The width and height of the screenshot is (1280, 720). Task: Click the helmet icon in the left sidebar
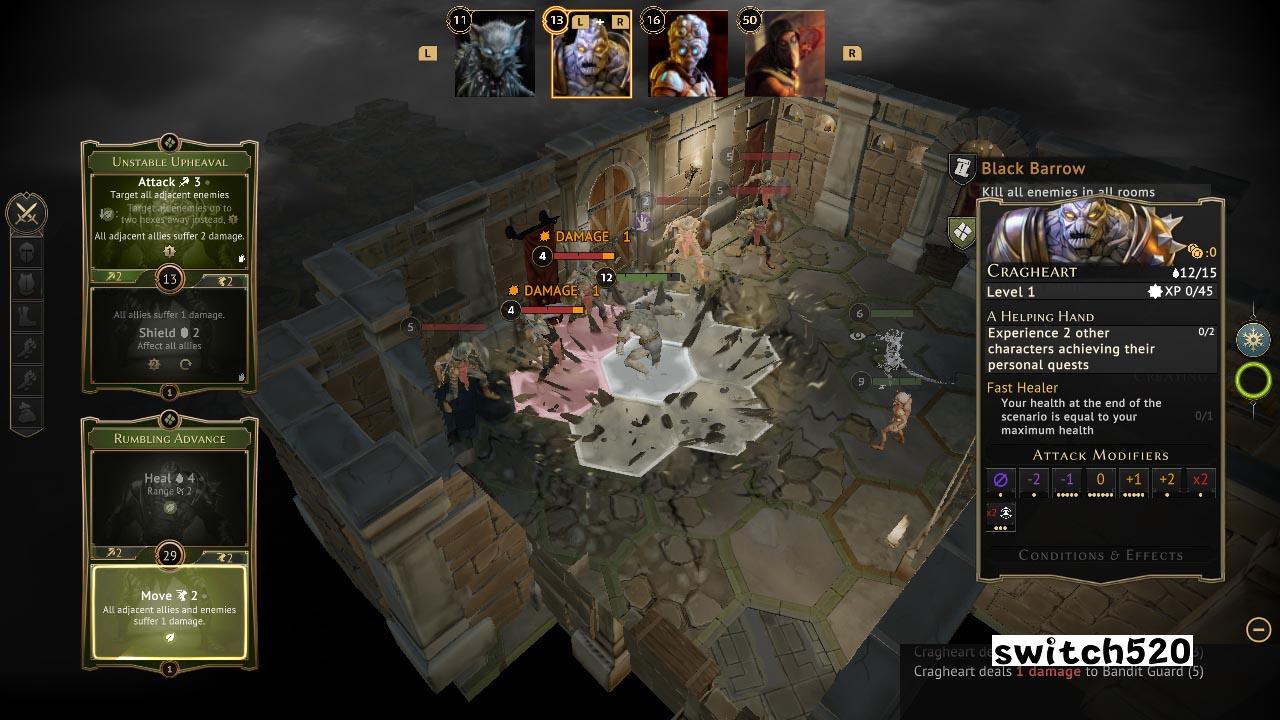point(27,253)
